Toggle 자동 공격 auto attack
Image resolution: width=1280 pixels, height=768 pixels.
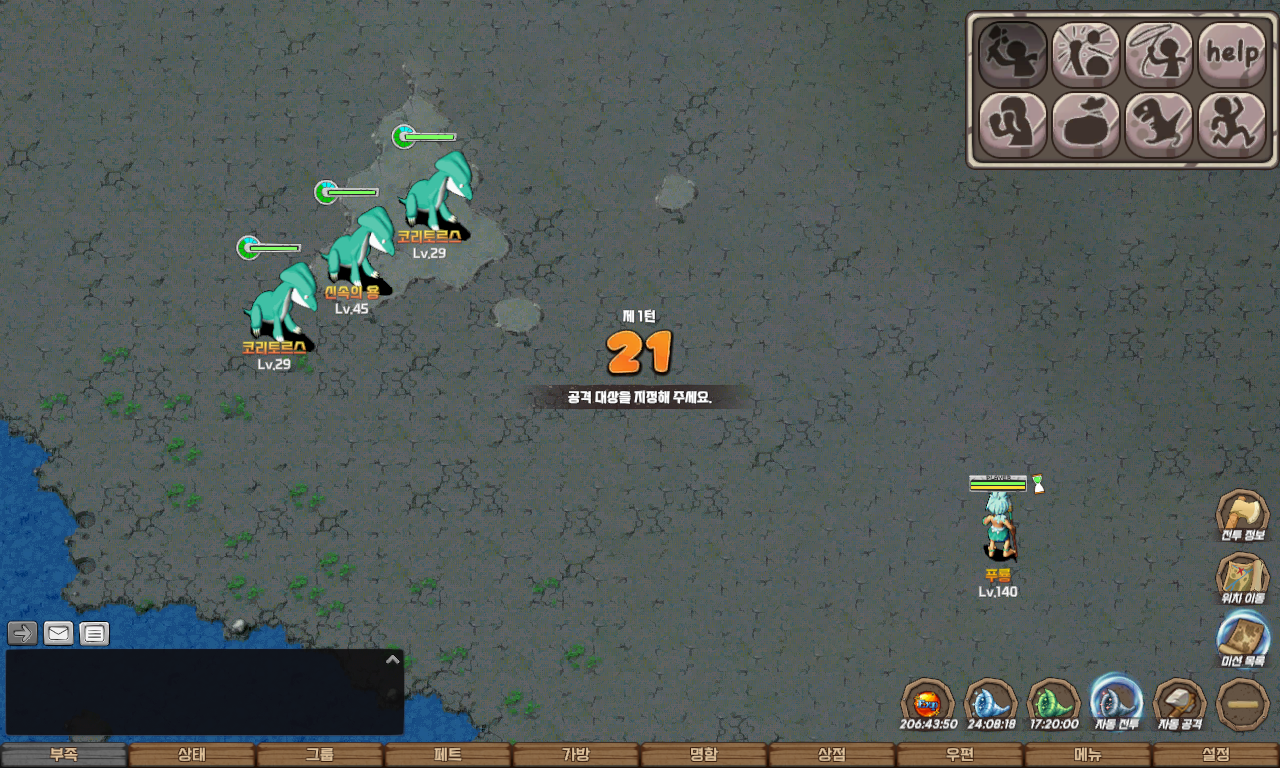pyautogui.click(x=1179, y=702)
